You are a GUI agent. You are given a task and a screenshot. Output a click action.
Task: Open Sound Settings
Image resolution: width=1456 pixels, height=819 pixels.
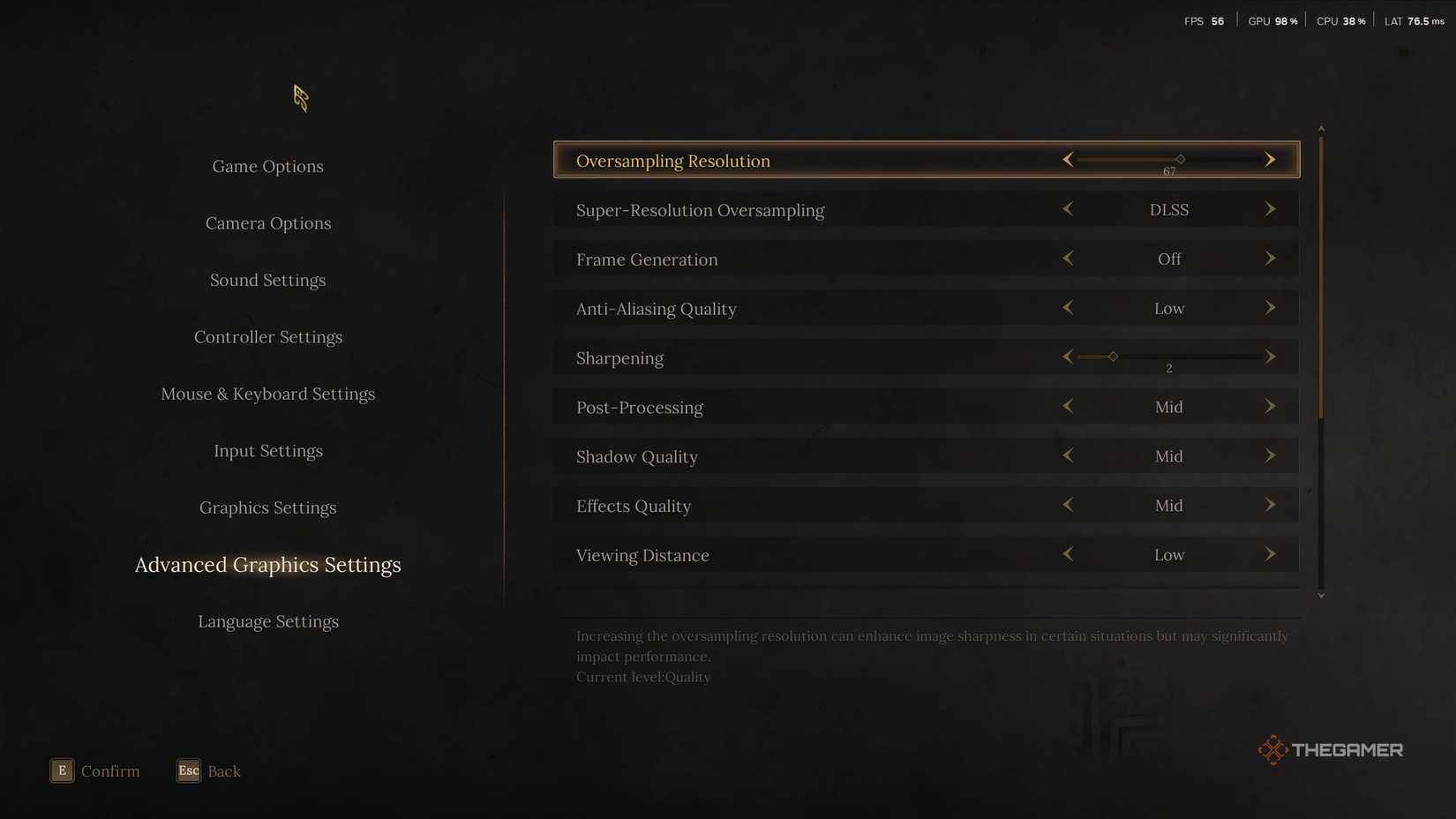click(x=267, y=280)
